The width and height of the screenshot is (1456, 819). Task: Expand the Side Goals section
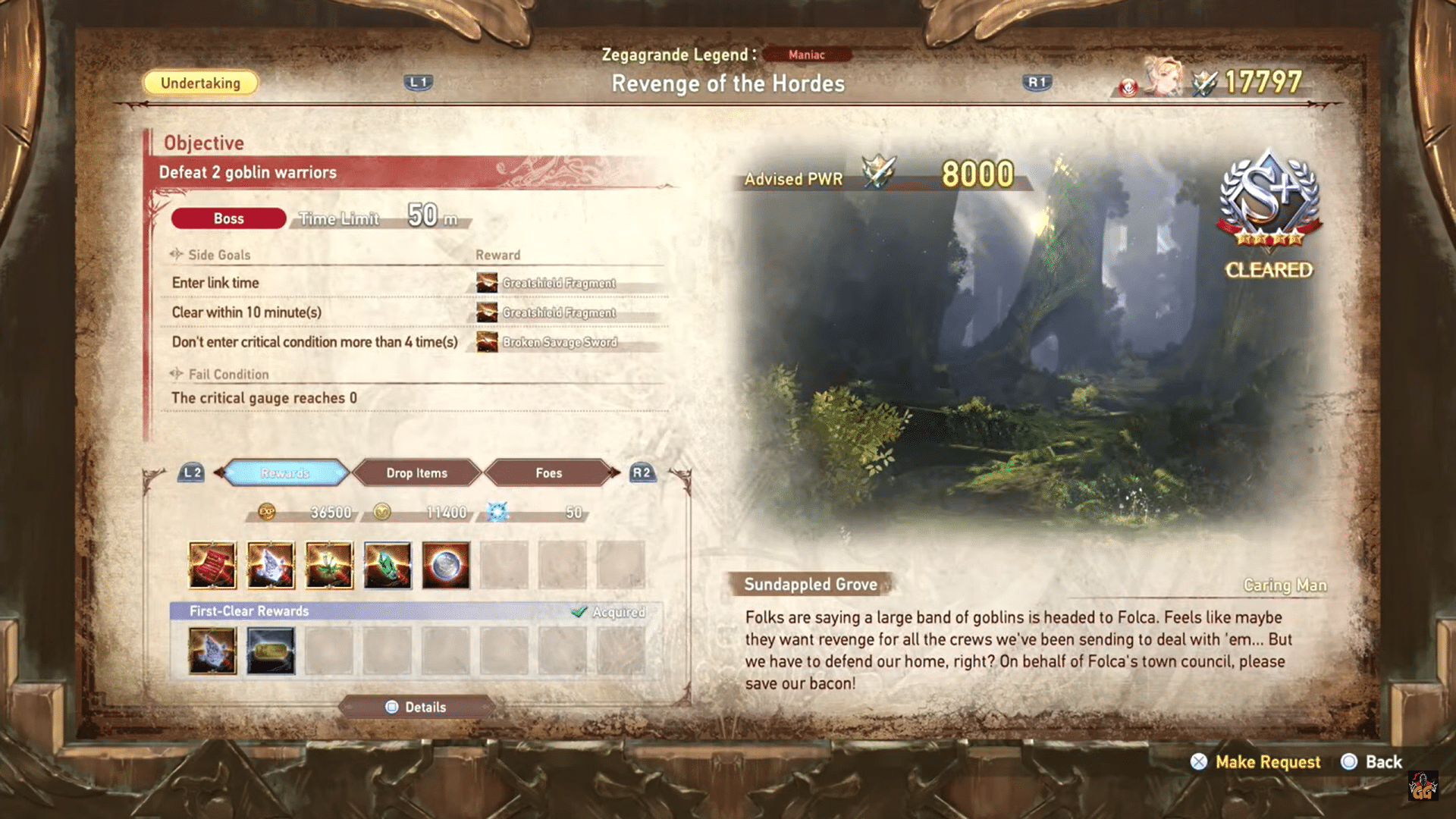tap(218, 255)
